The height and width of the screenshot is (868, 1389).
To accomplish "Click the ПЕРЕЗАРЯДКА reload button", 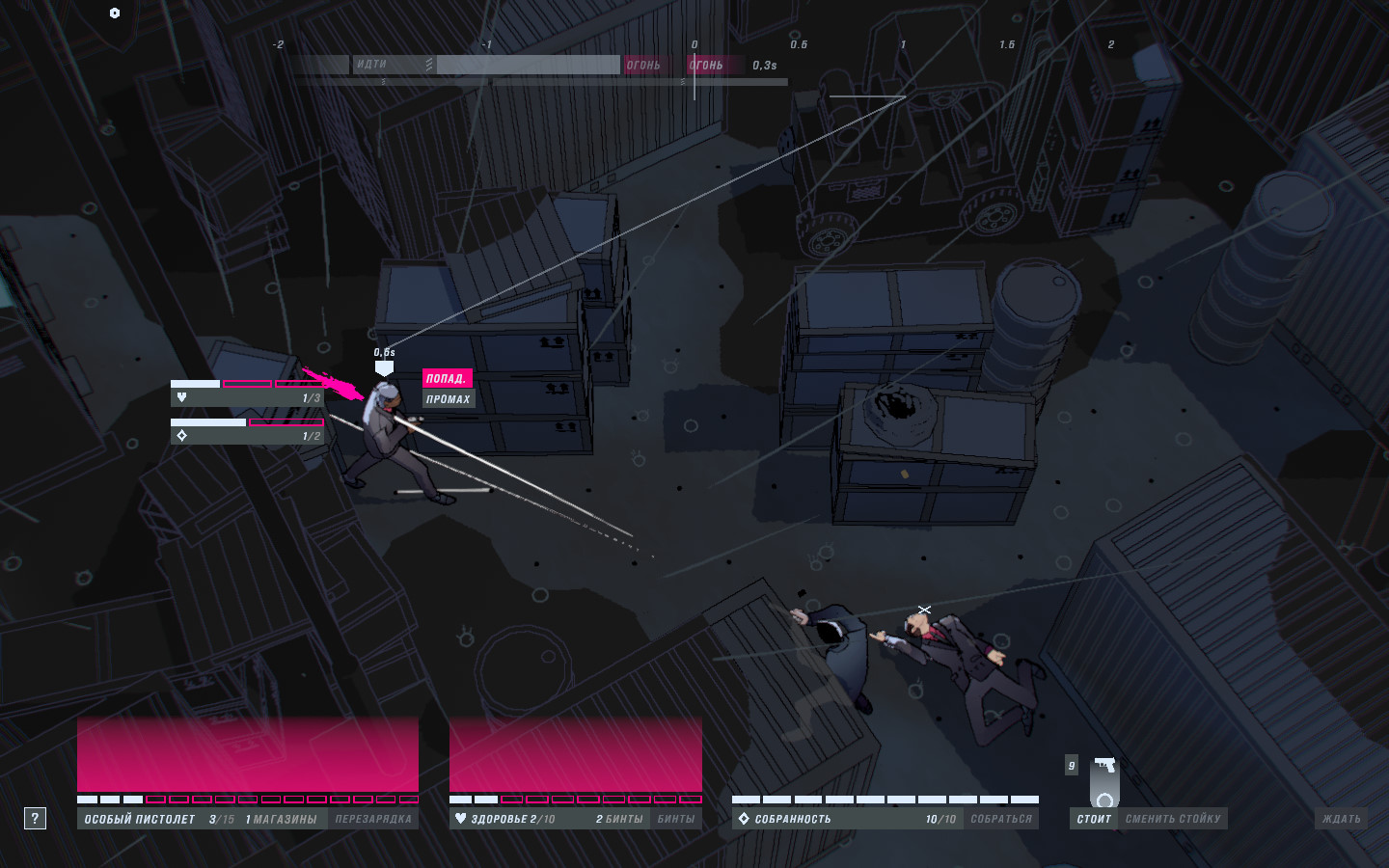I will (x=373, y=819).
